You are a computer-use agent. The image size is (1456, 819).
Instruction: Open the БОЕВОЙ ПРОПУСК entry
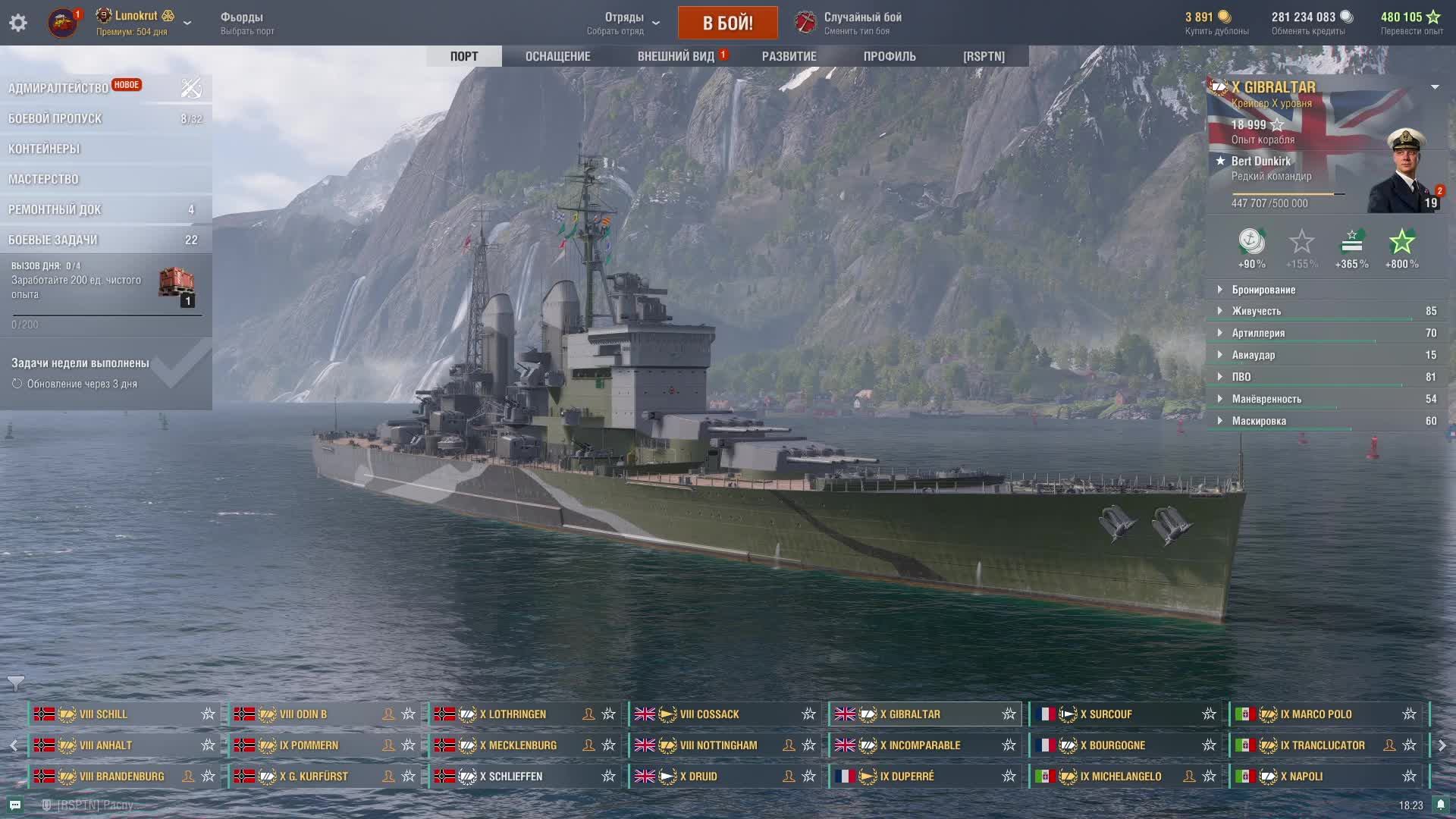click(55, 118)
